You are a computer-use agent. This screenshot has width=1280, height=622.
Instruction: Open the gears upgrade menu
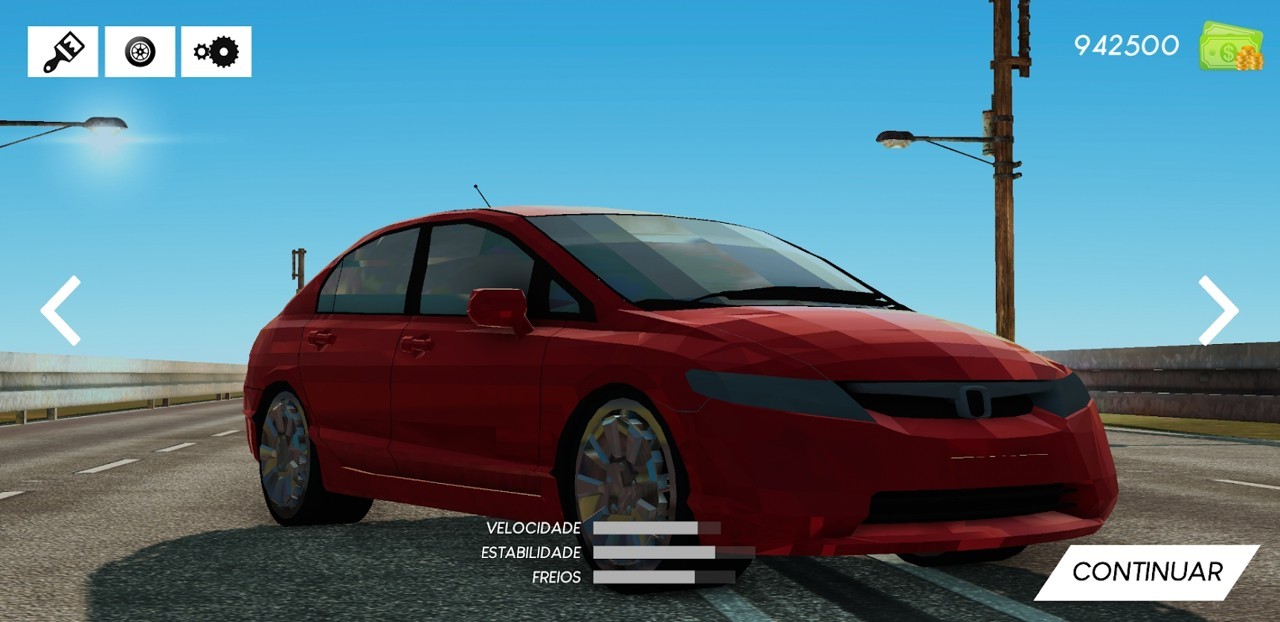point(216,52)
